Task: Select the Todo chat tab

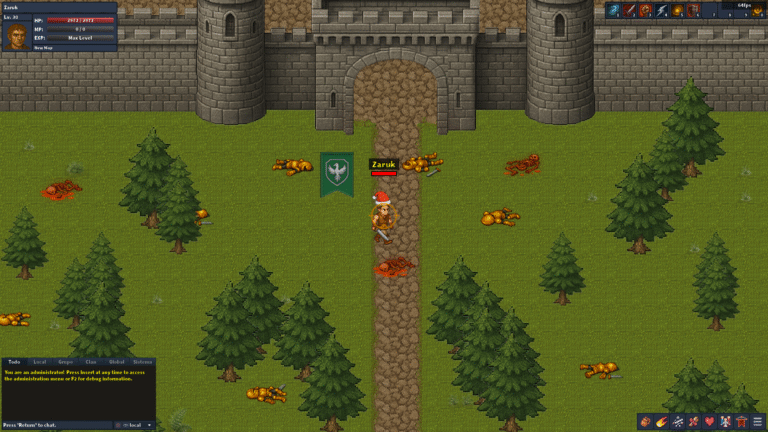Action: click(14, 361)
